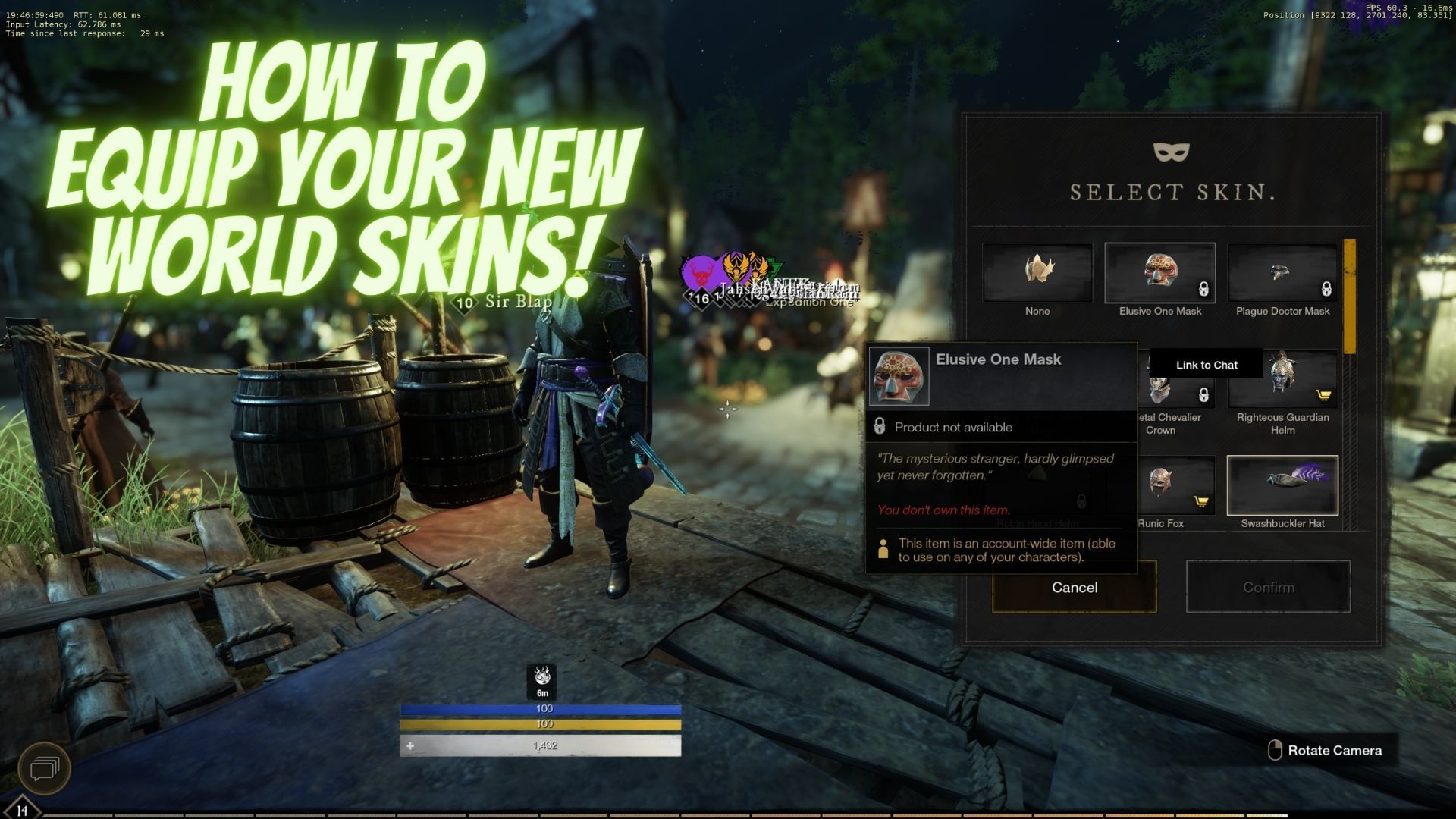Open the chat bubble icon in the bottom-left corner
Image resolution: width=1456 pixels, height=819 pixels.
click(45, 768)
